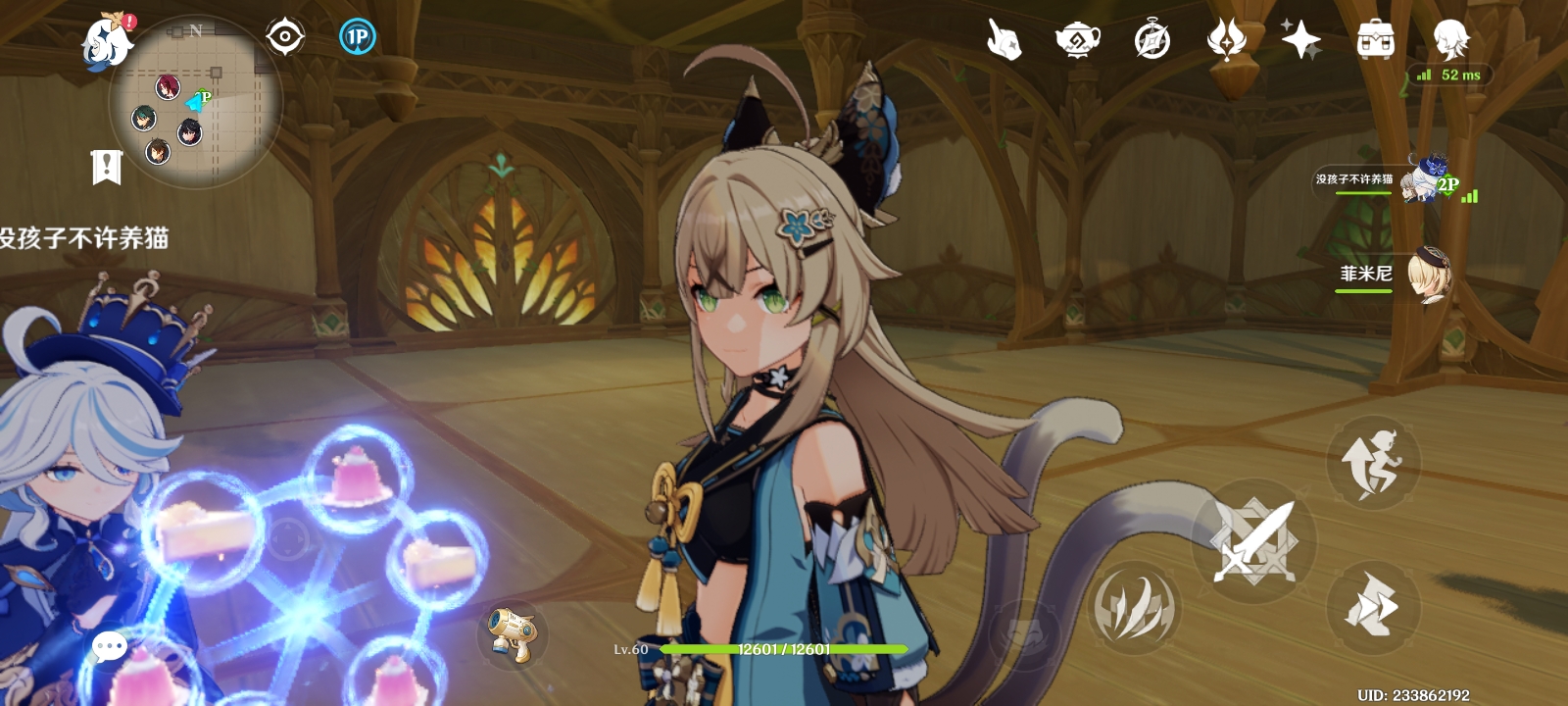This screenshot has height=706, width=1568.
Task: Tap the quest navigation target icon
Action: pyautogui.click(x=285, y=37)
